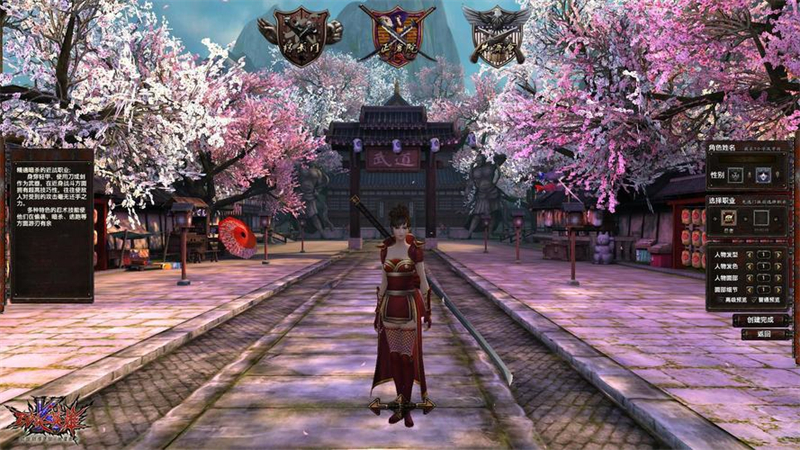Screen dimensions: 800x450
Task: Select the highlighted female gender icon
Action: point(763,174)
